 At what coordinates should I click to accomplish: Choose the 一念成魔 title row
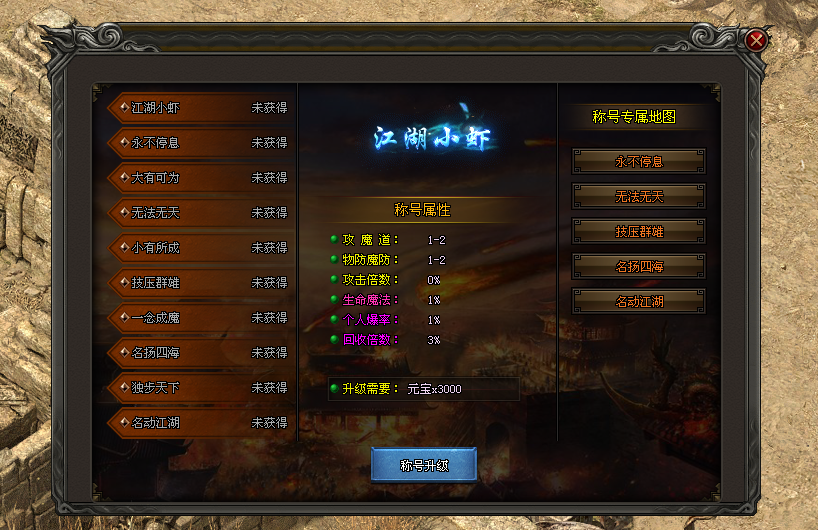198,318
